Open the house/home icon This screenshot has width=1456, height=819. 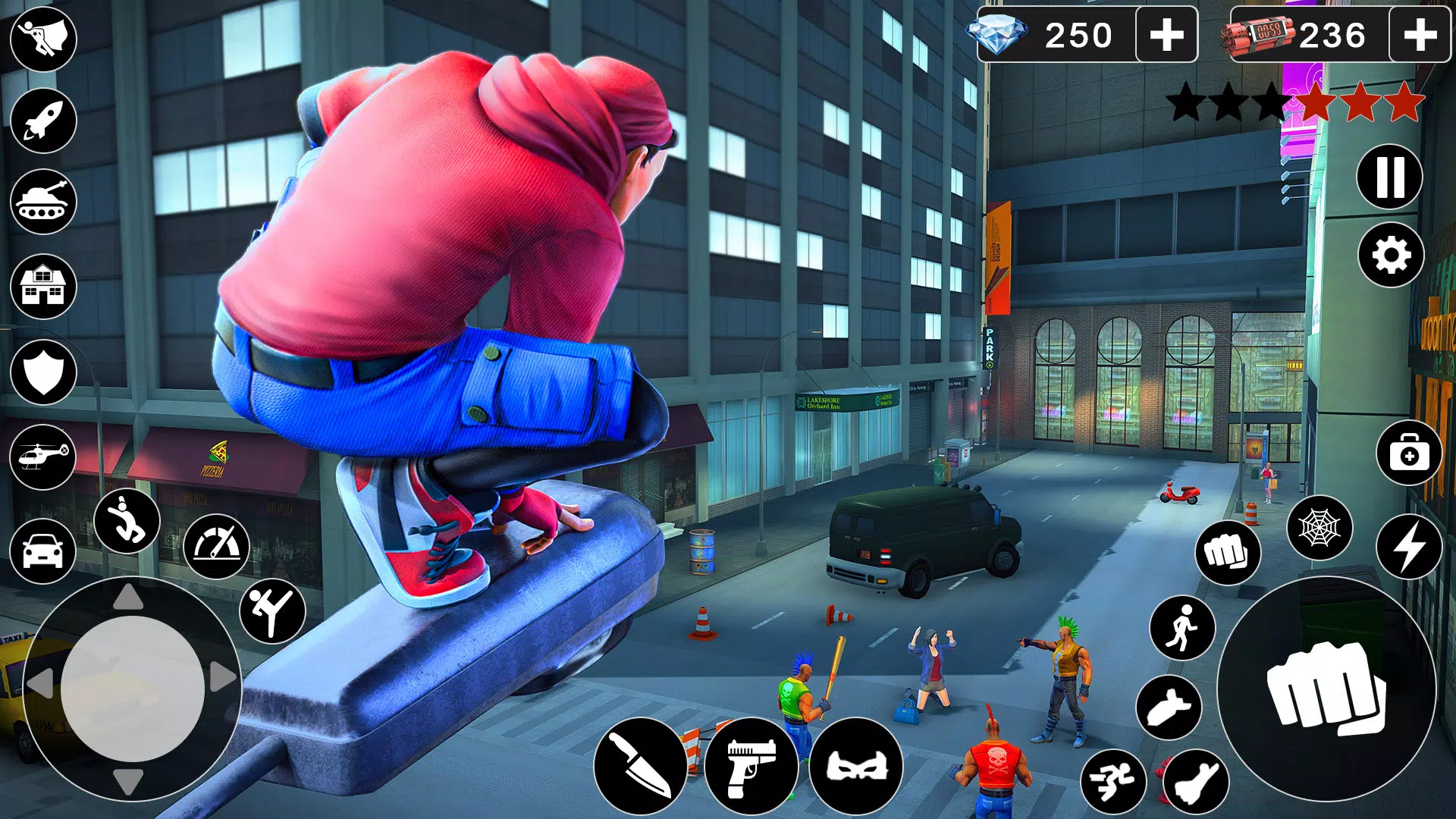(43, 286)
